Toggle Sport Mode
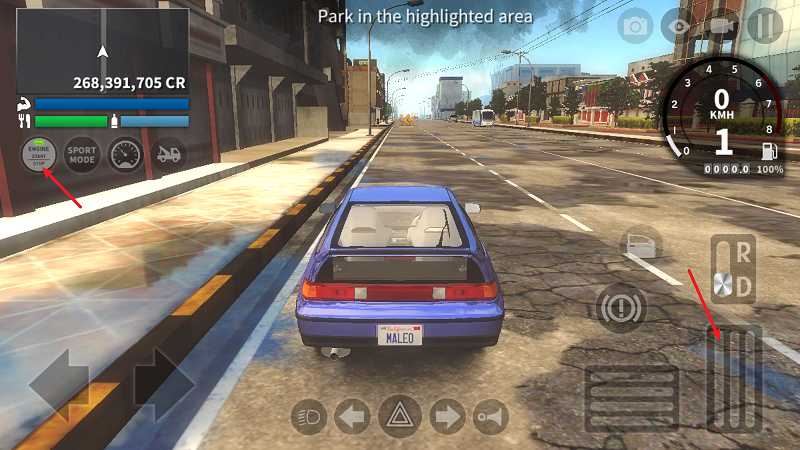The width and height of the screenshot is (800, 450). (82, 155)
